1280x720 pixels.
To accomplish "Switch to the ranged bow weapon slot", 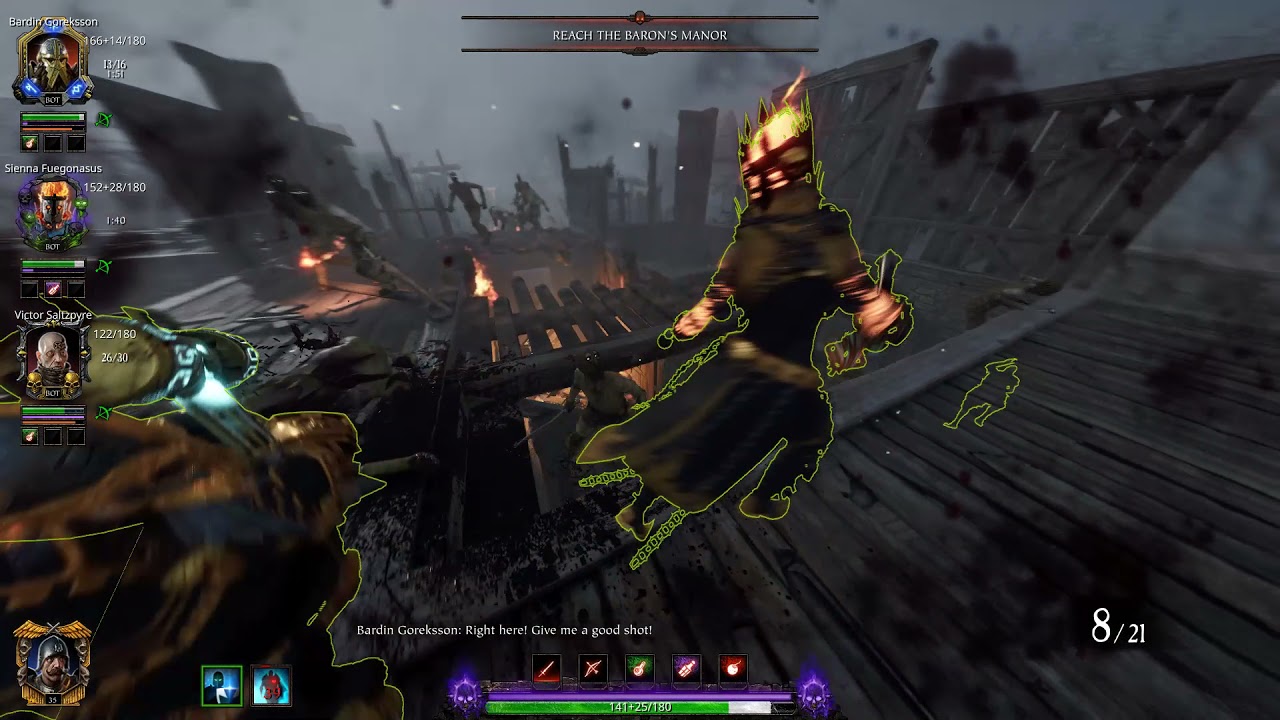I will pyautogui.click(x=593, y=668).
